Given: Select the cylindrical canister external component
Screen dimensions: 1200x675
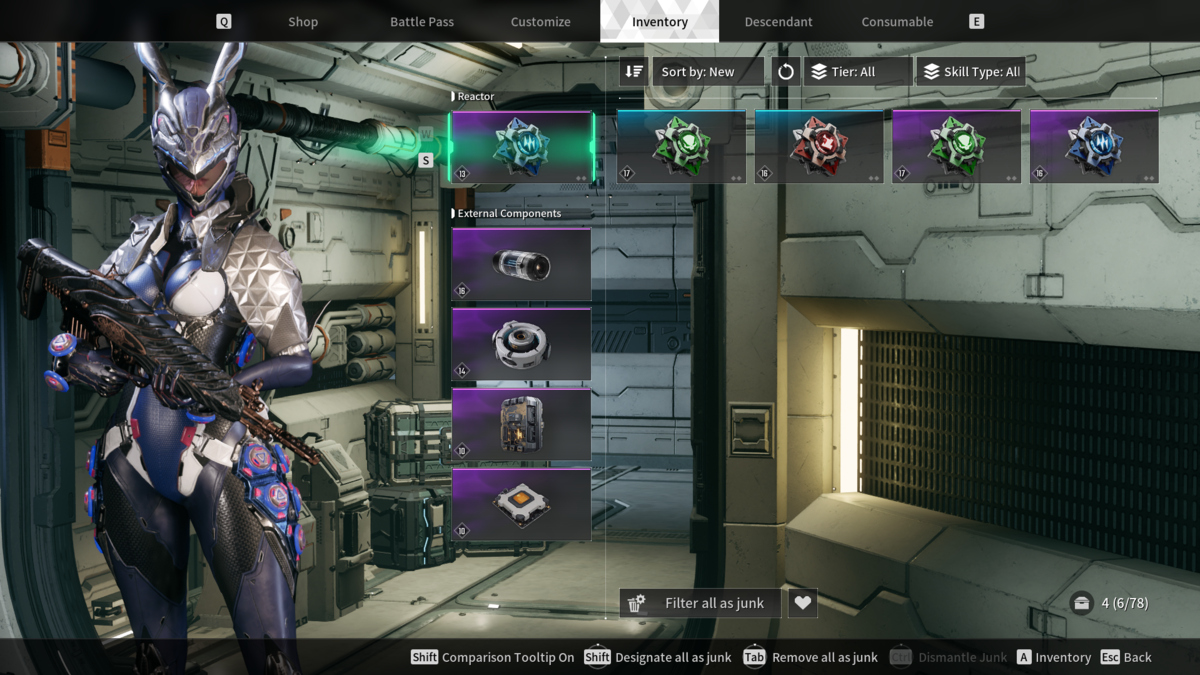Looking at the screenshot, I should (x=521, y=265).
